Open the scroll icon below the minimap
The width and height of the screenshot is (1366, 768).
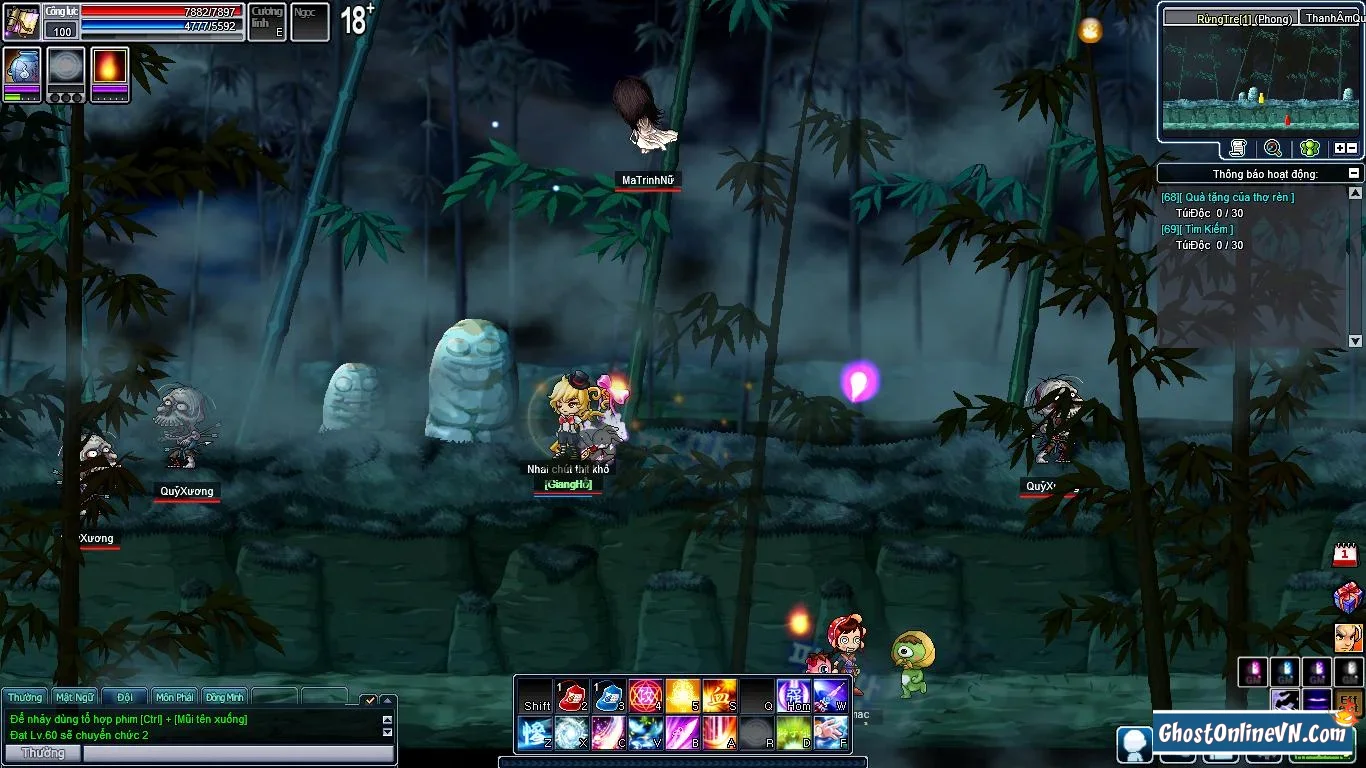(x=1238, y=148)
